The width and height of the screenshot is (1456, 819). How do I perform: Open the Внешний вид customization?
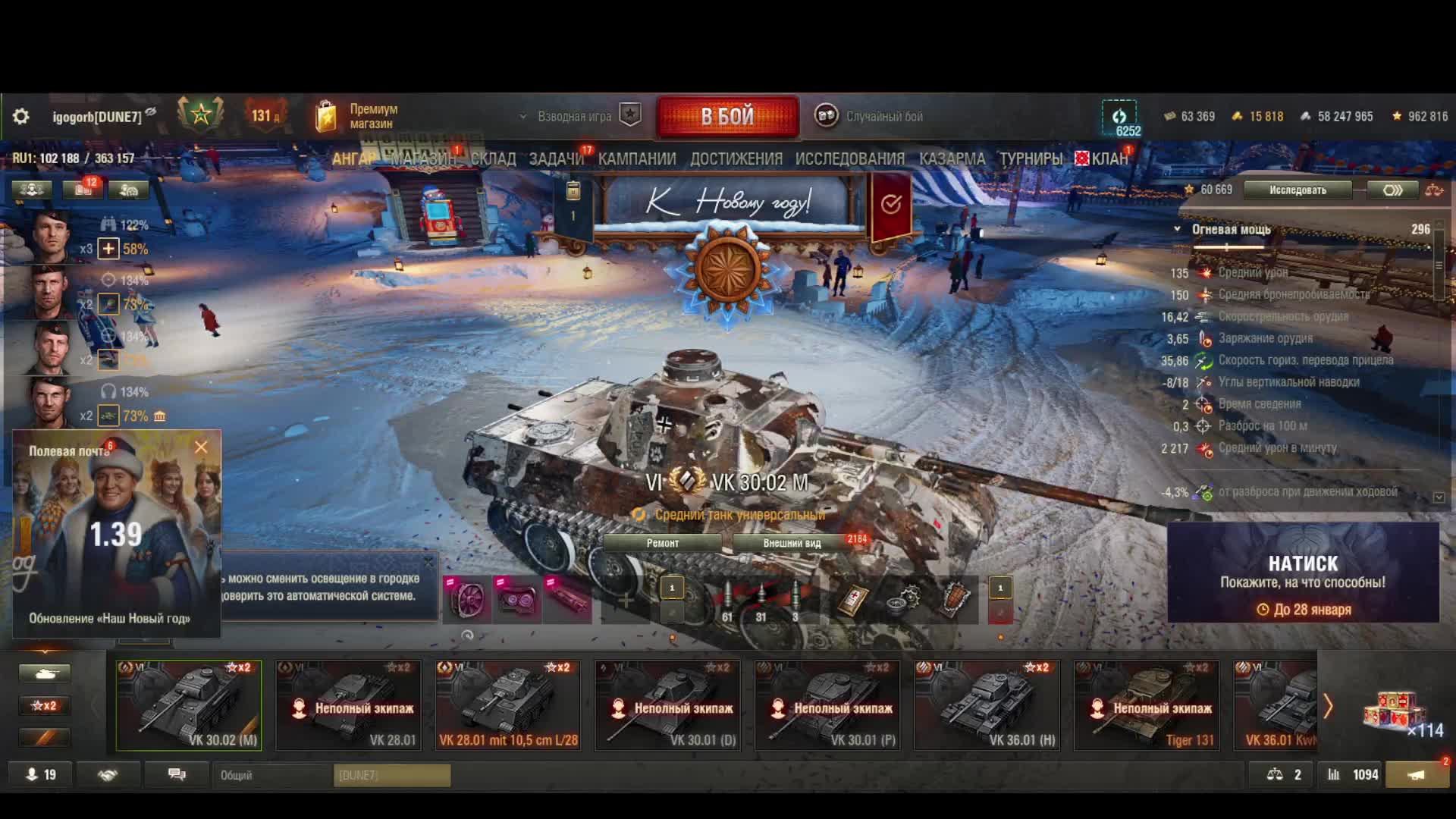[792, 543]
